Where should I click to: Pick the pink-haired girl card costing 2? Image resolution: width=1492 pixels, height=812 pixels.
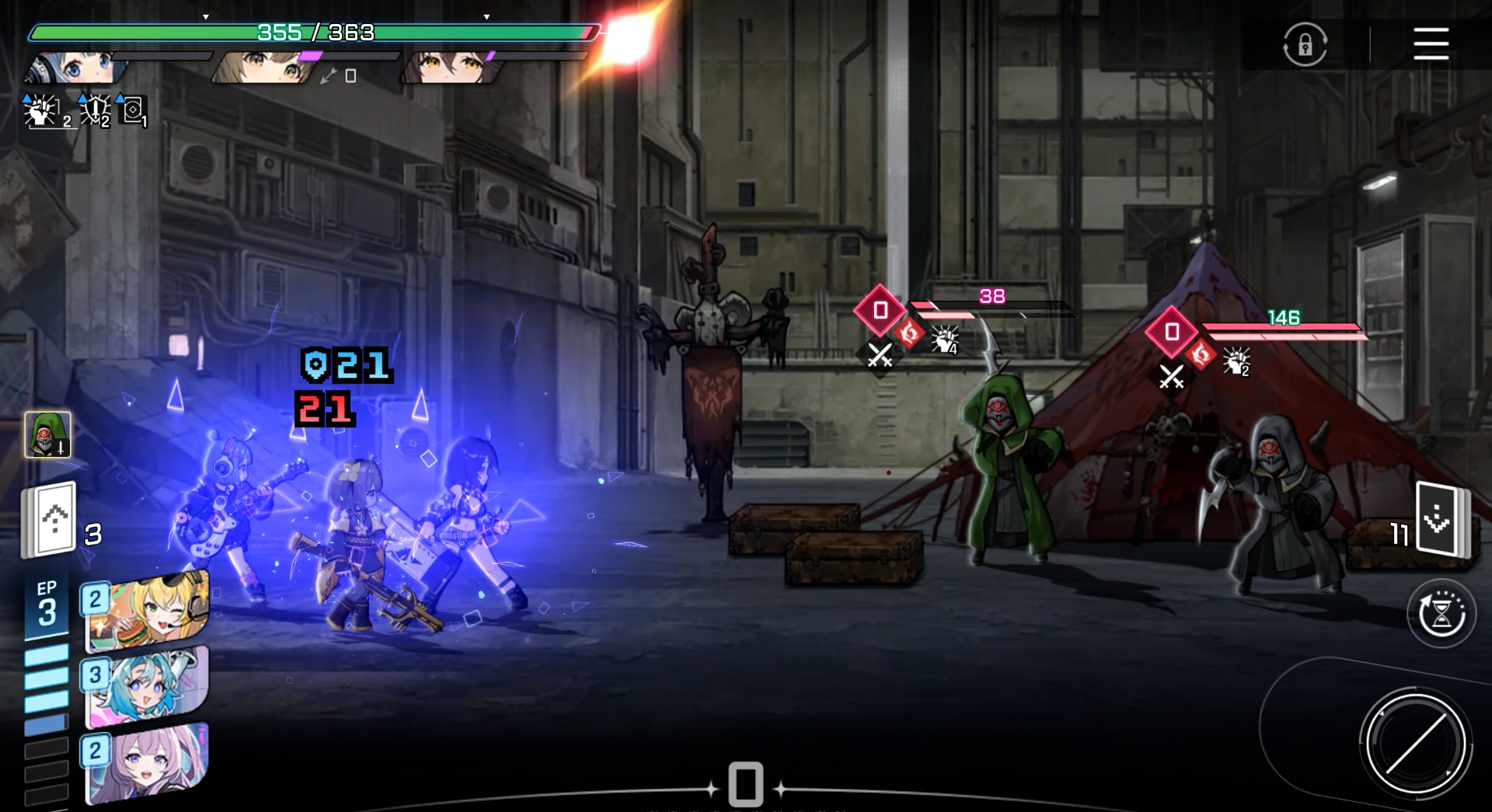point(148,763)
